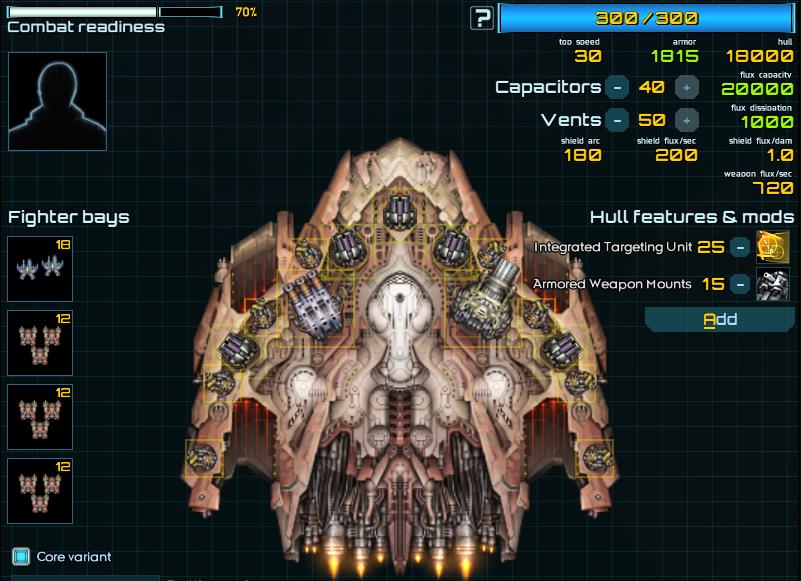Toggle the Core variant checkbox
Screen dimensions: 801x581
click(21, 556)
